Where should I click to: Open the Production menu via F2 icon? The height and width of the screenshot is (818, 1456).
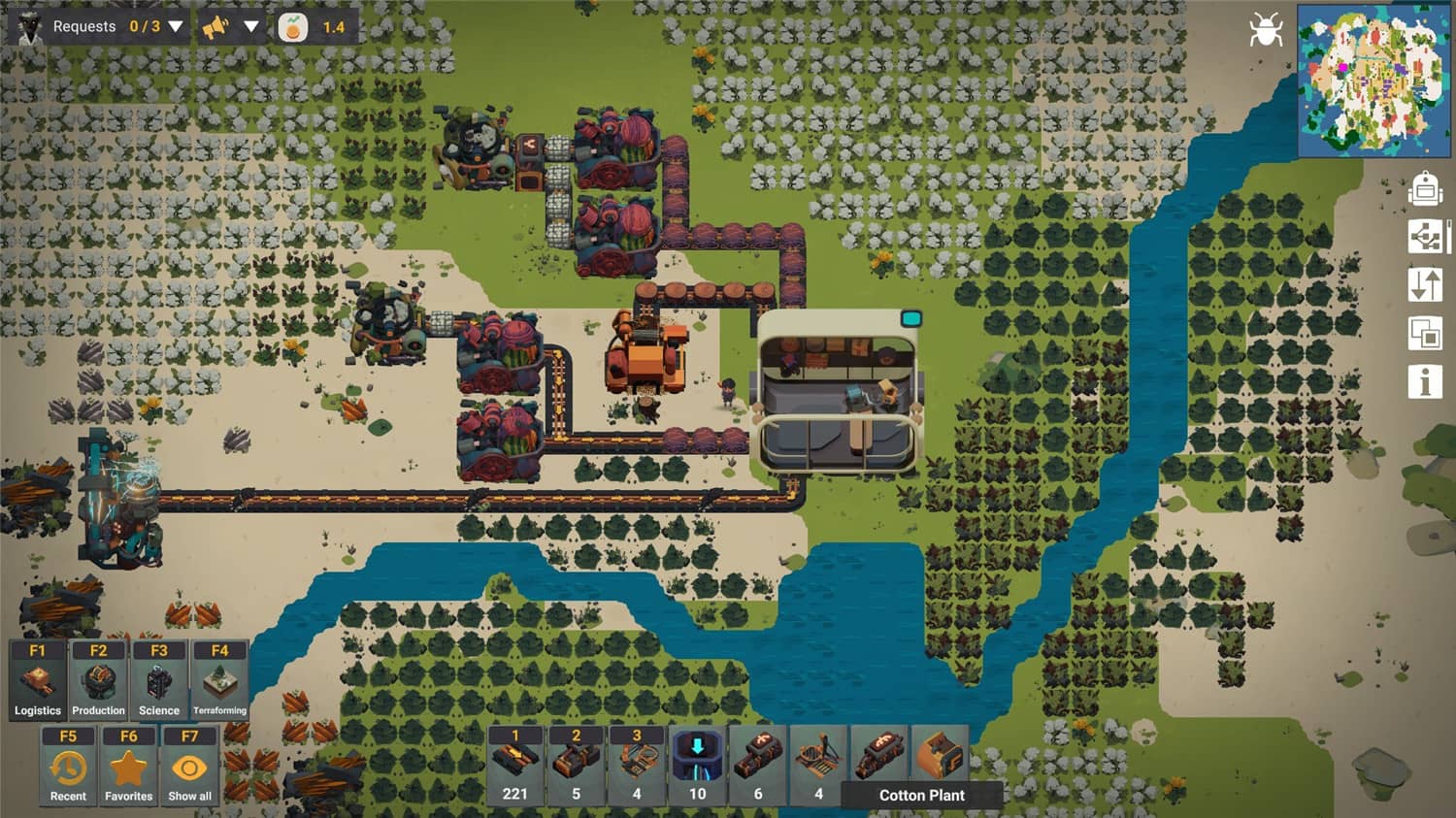click(98, 679)
